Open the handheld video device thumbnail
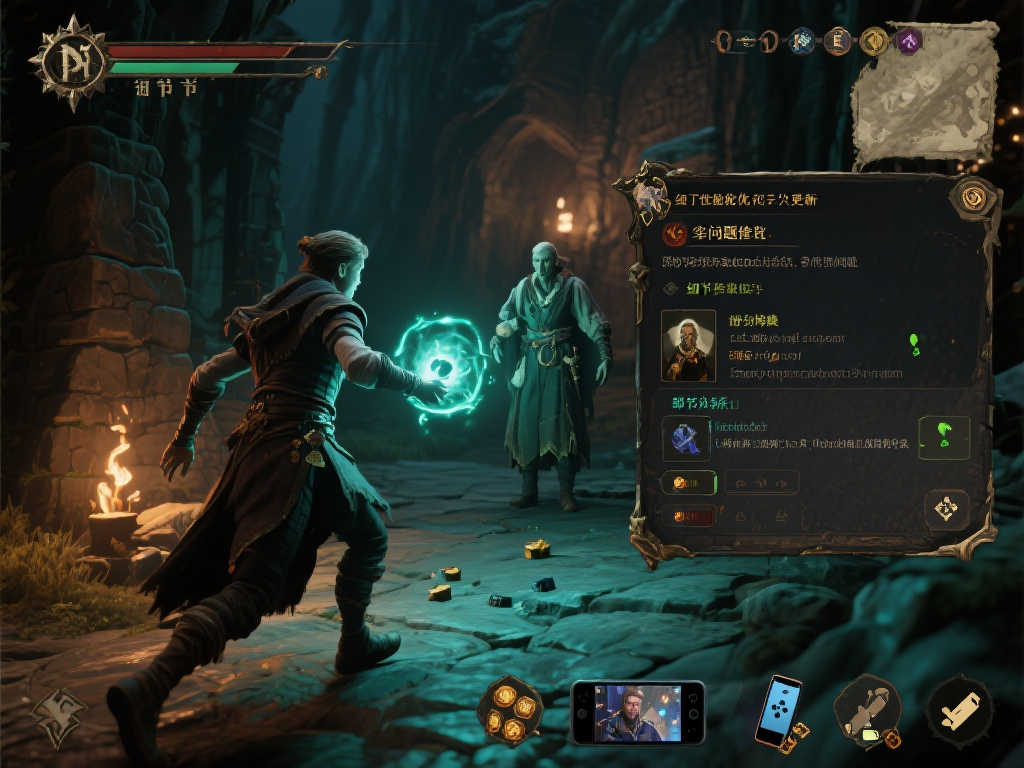This screenshot has width=1024, height=768. [638, 712]
